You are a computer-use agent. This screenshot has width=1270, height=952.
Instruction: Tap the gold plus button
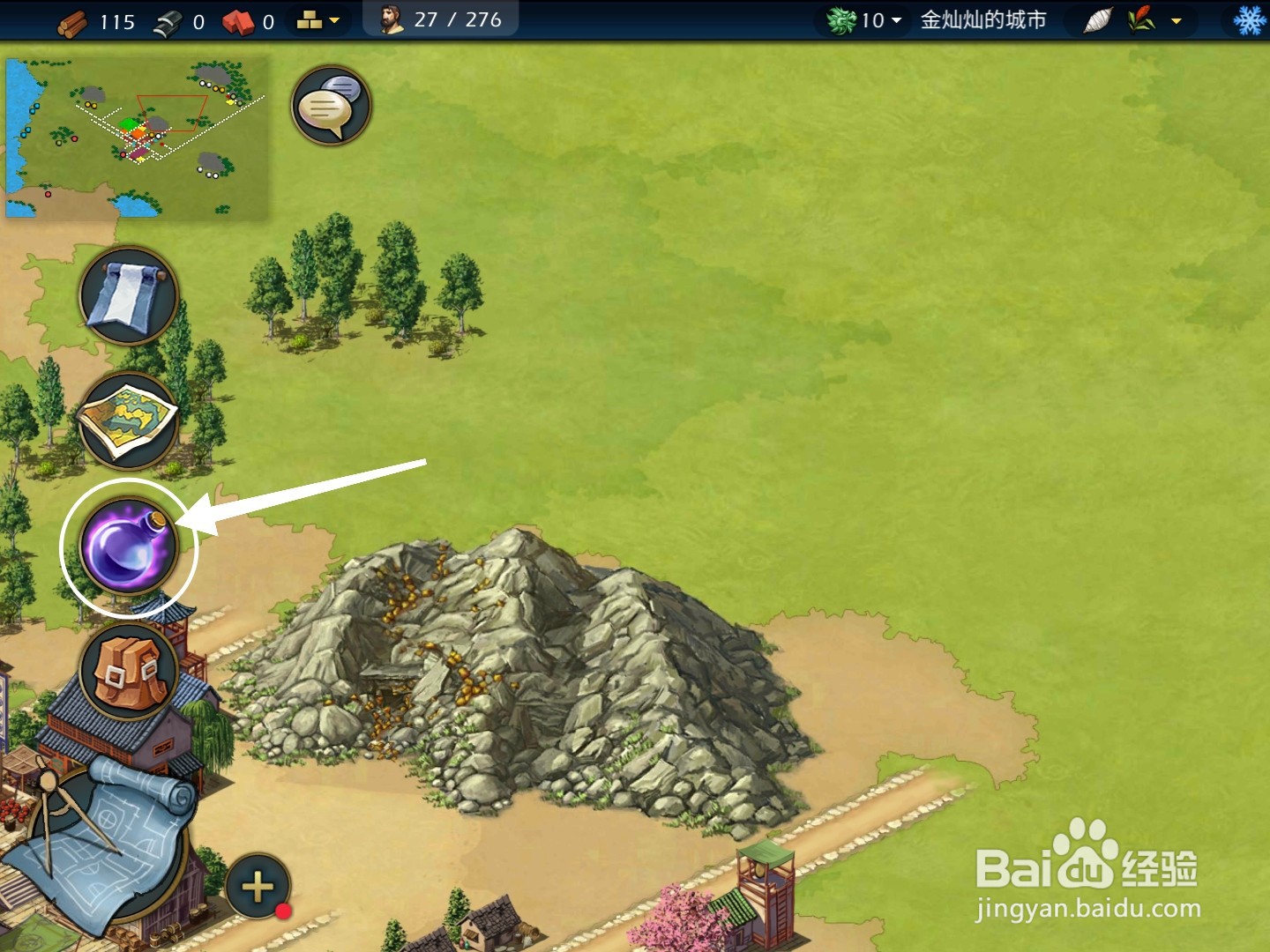[x=258, y=887]
